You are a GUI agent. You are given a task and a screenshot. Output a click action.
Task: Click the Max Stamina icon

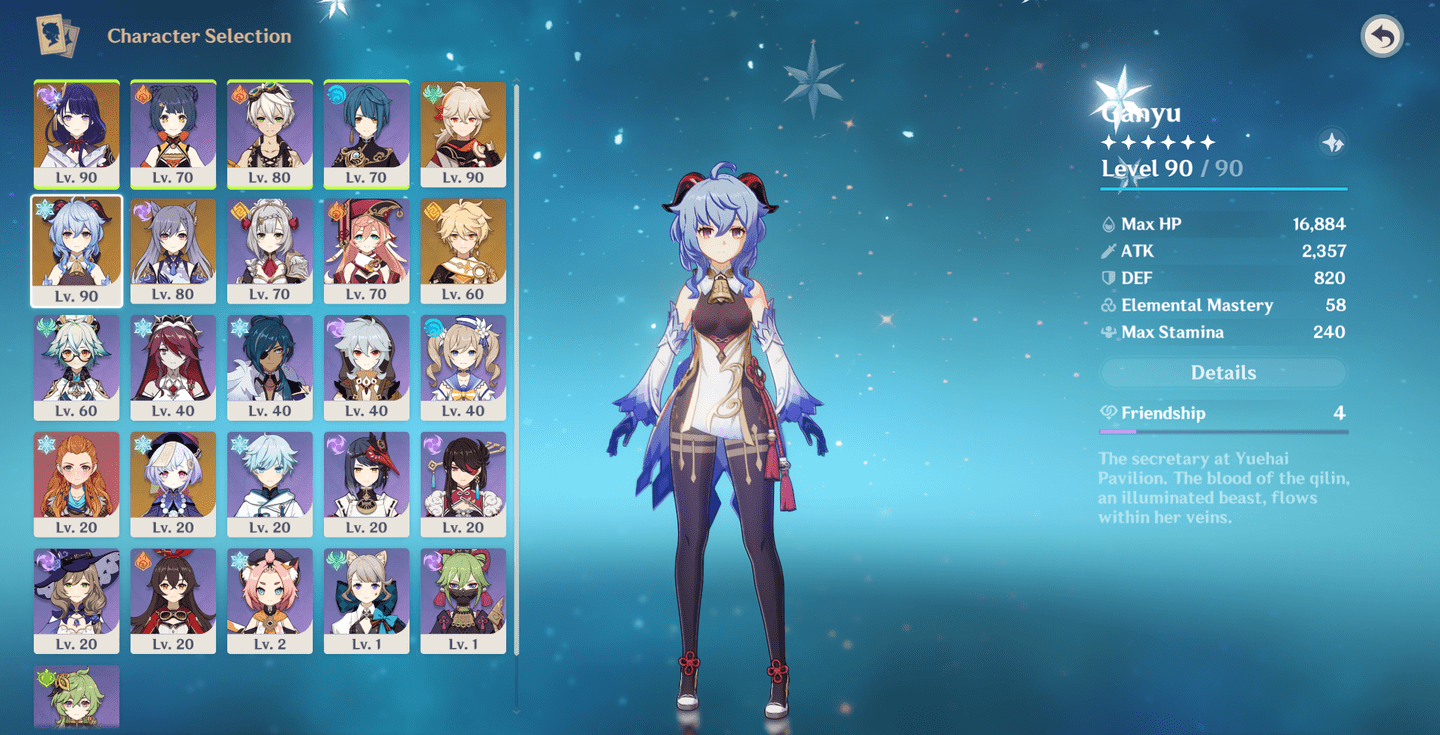(1108, 332)
